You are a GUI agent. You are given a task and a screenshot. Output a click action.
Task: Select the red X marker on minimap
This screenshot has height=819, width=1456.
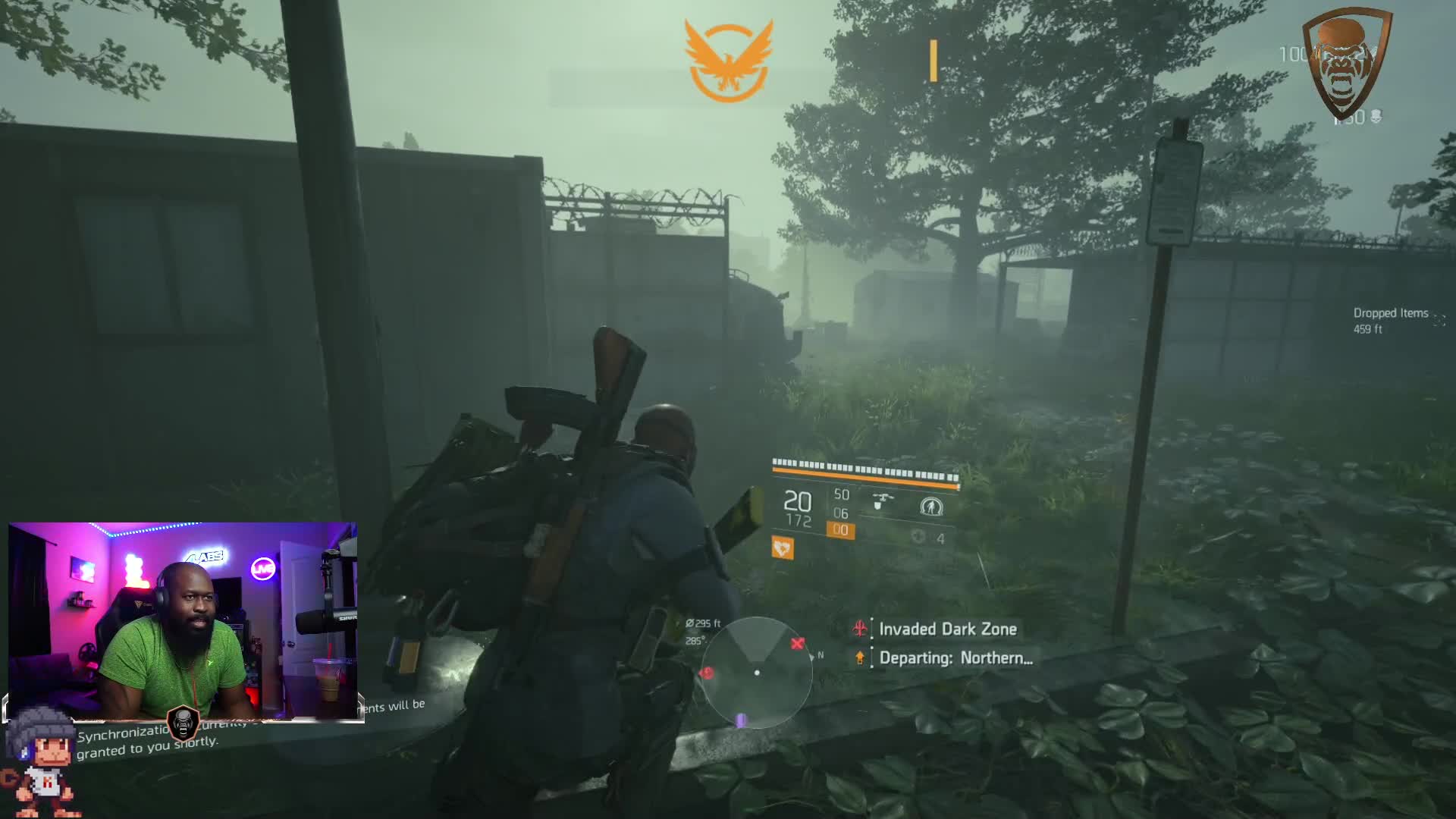[x=797, y=644]
